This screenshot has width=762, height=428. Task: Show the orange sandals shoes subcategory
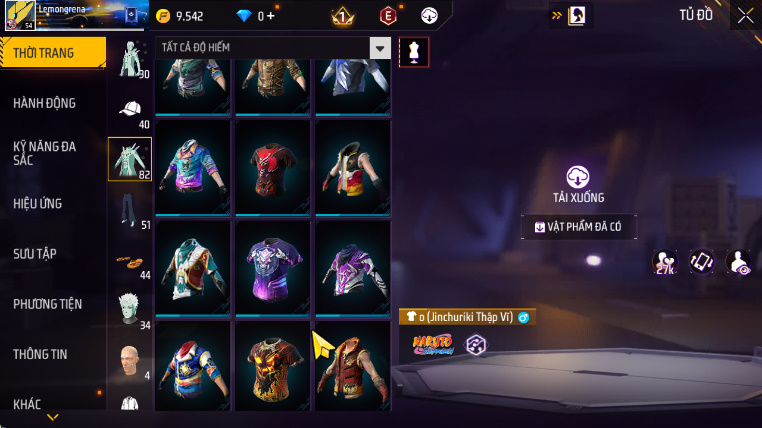click(129, 260)
